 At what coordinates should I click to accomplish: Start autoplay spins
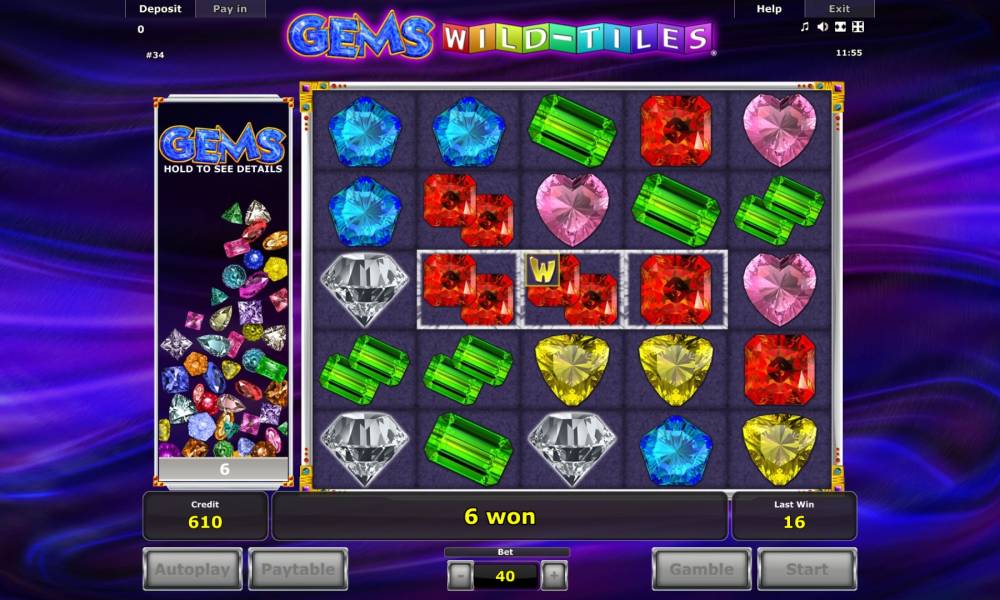[192, 570]
